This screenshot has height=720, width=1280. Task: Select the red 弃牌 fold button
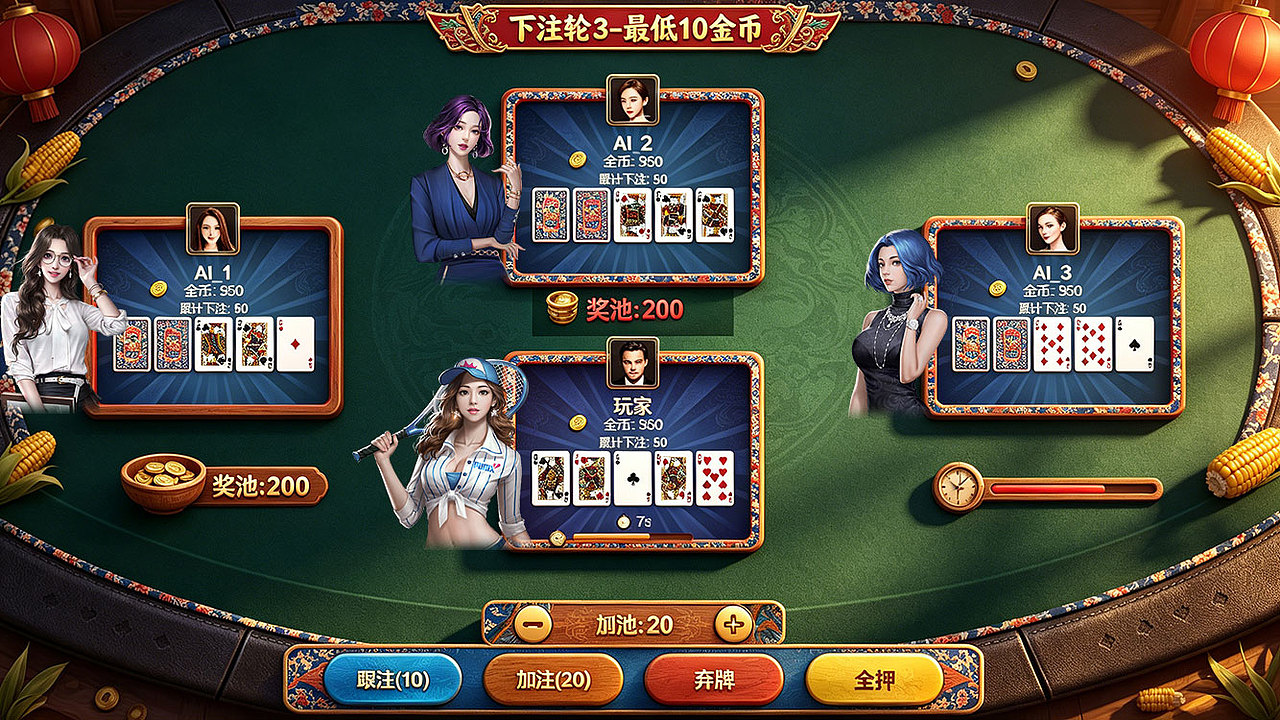pyautogui.click(x=712, y=678)
